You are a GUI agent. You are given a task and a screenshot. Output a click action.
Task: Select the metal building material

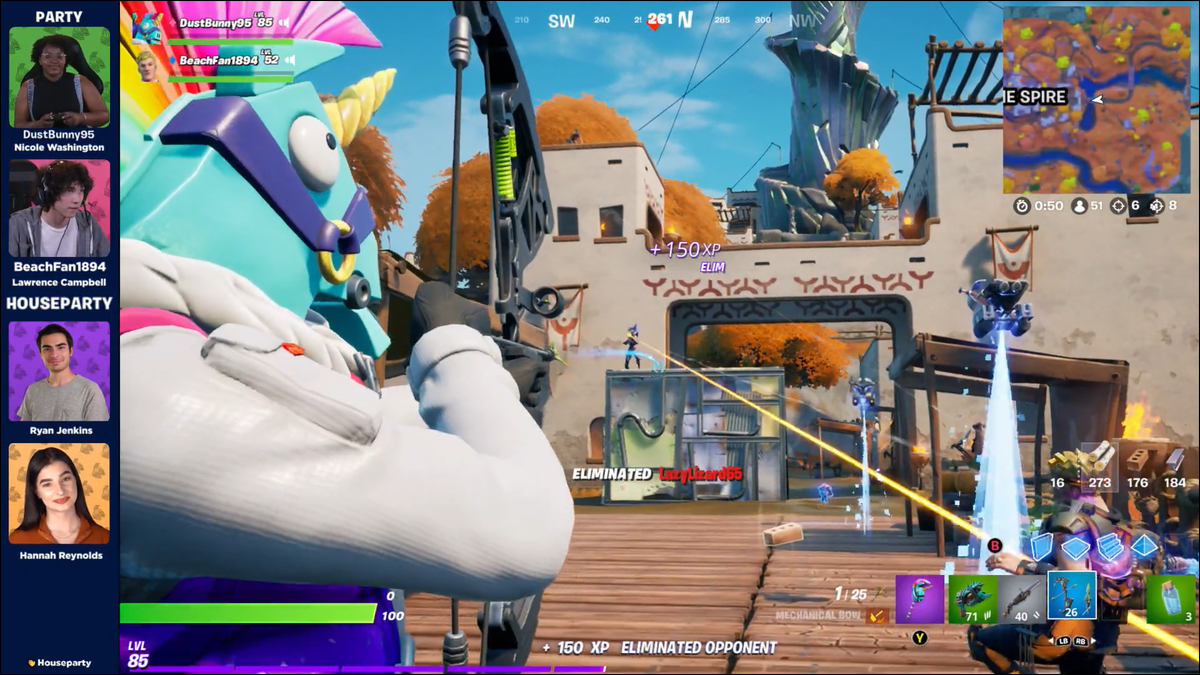pos(1174,460)
